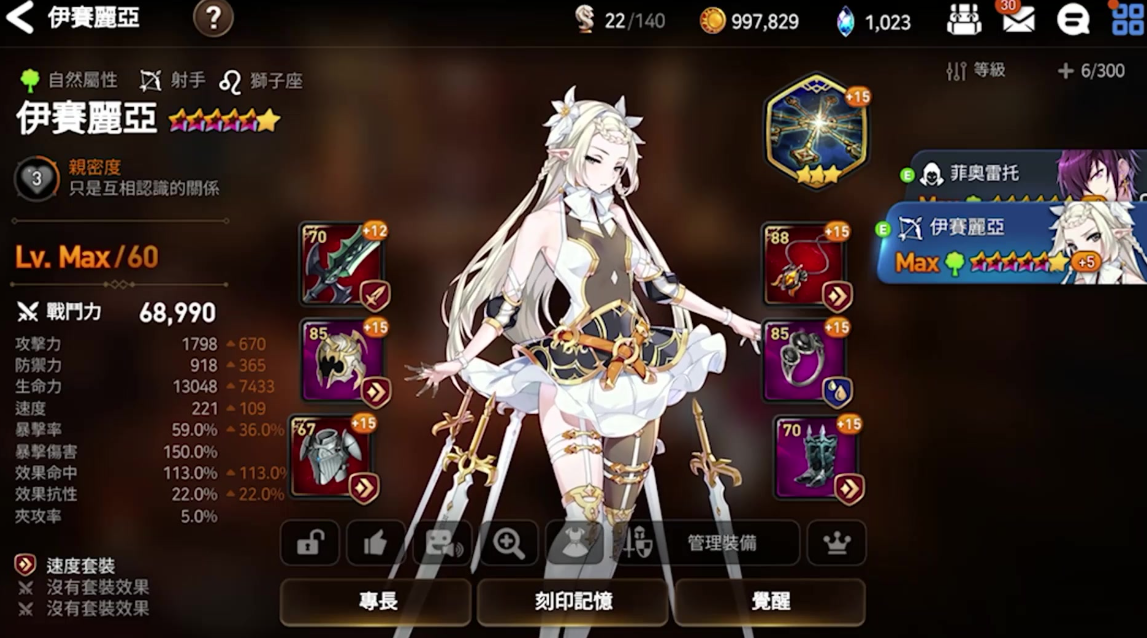Open the 刻印記憶 memory imprint button

click(x=573, y=601)
